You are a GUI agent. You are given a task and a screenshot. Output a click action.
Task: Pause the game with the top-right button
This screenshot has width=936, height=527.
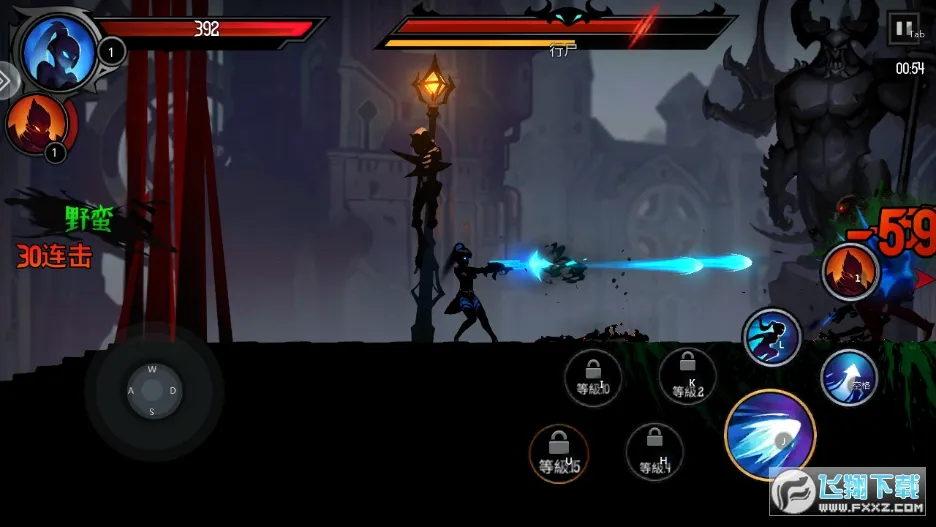903,29
